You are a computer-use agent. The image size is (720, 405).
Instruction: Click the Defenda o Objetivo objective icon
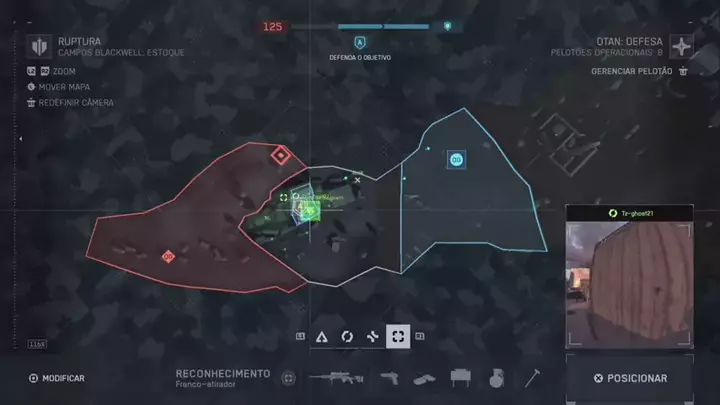[x=359, y=43]
